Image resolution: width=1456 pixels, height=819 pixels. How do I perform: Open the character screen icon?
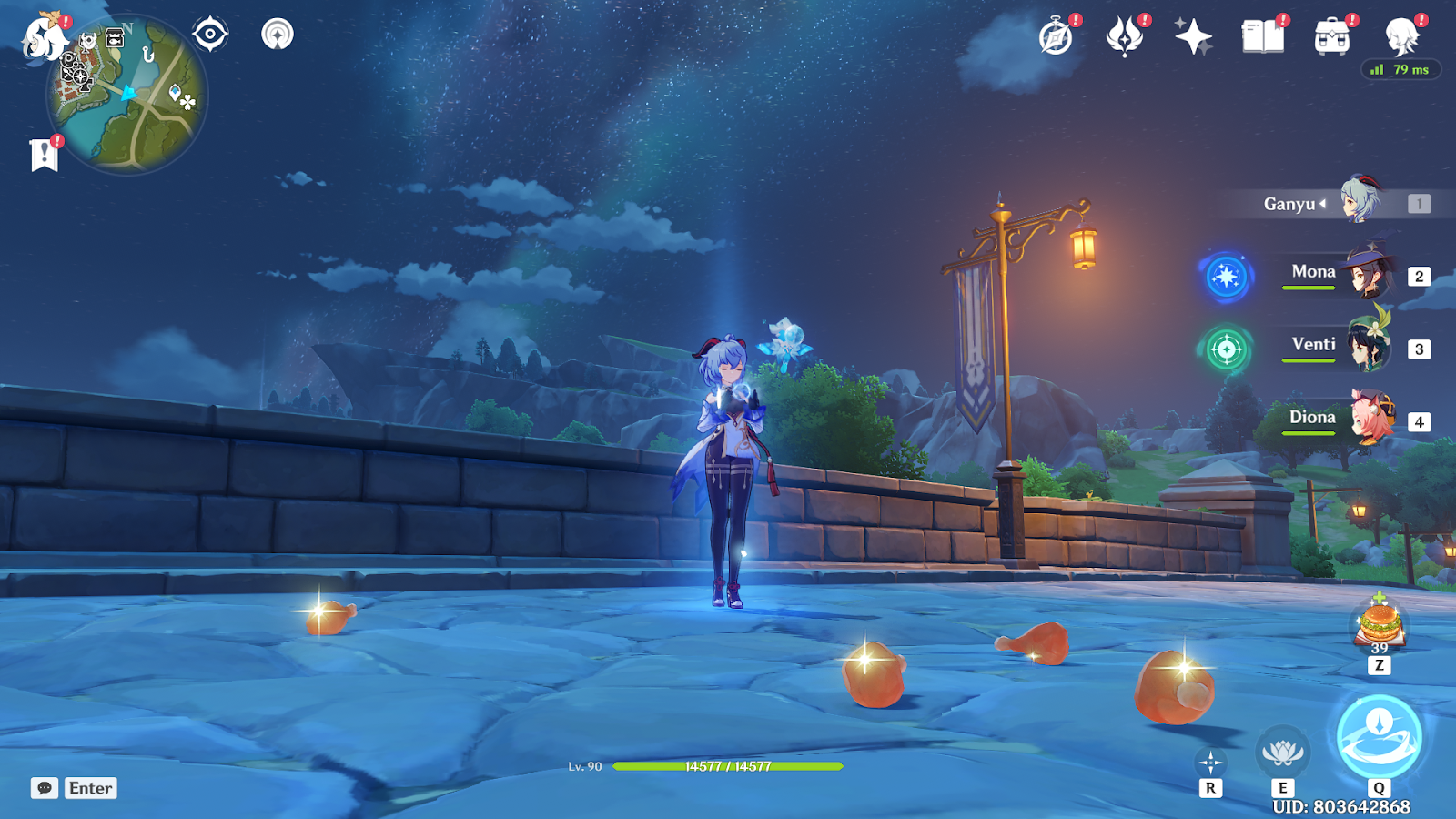(1401, 37)
